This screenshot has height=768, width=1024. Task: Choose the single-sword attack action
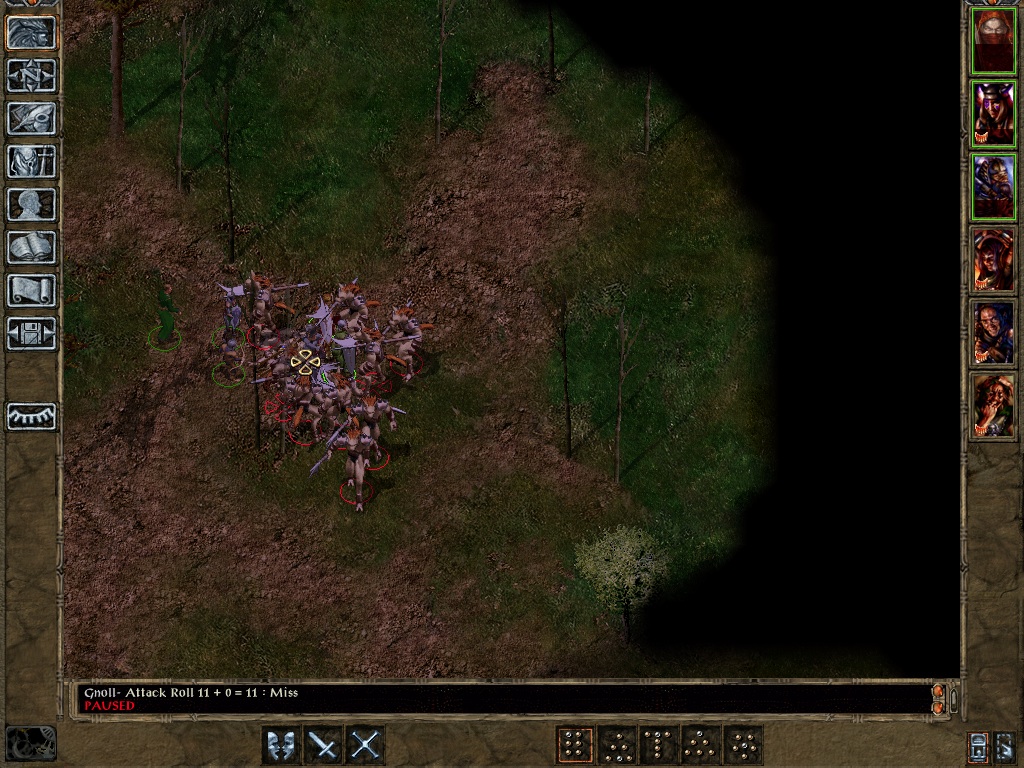click(x=323, y=745)
